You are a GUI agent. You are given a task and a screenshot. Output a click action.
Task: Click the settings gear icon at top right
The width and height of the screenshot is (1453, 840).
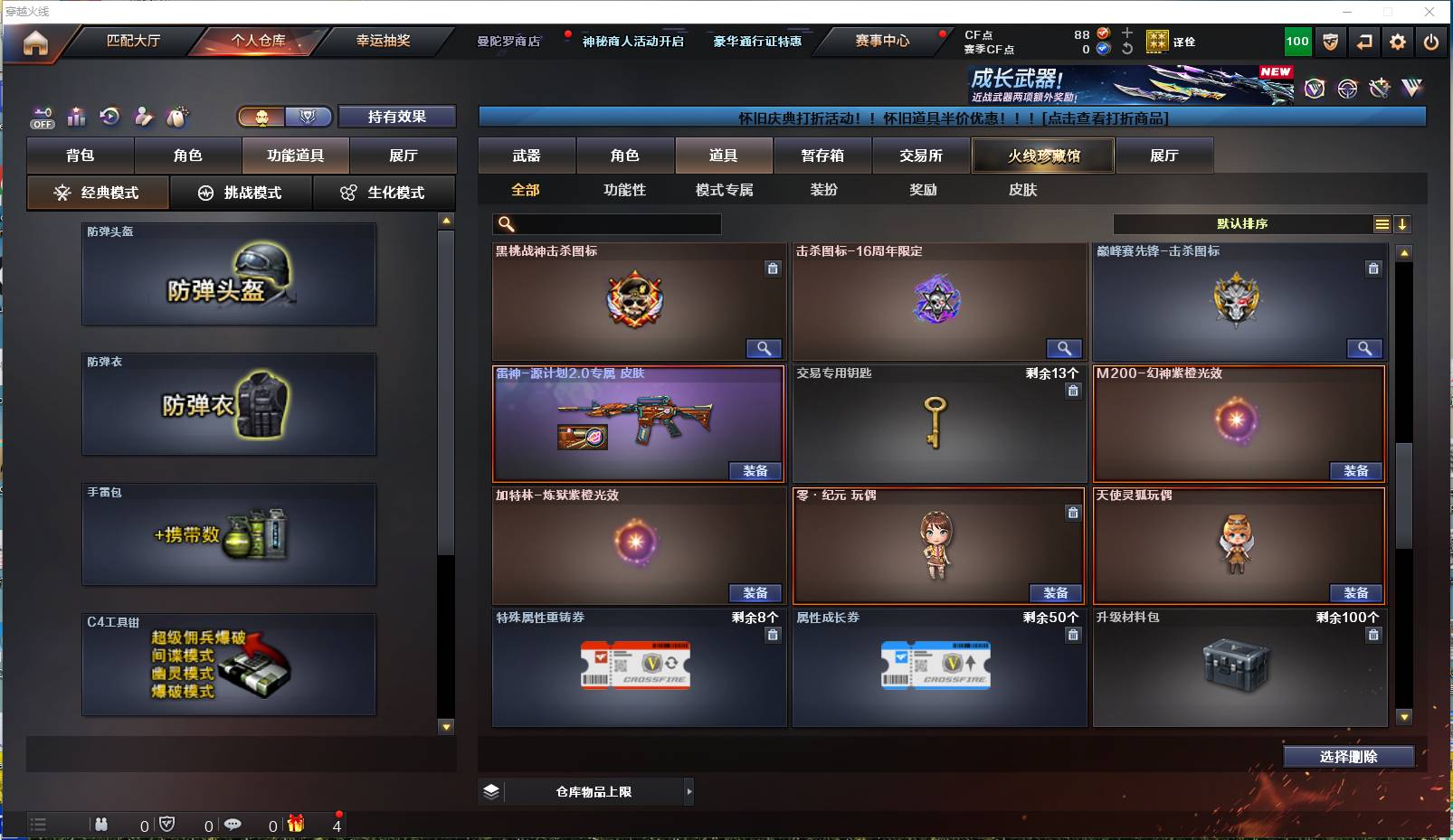[1398, 42]
